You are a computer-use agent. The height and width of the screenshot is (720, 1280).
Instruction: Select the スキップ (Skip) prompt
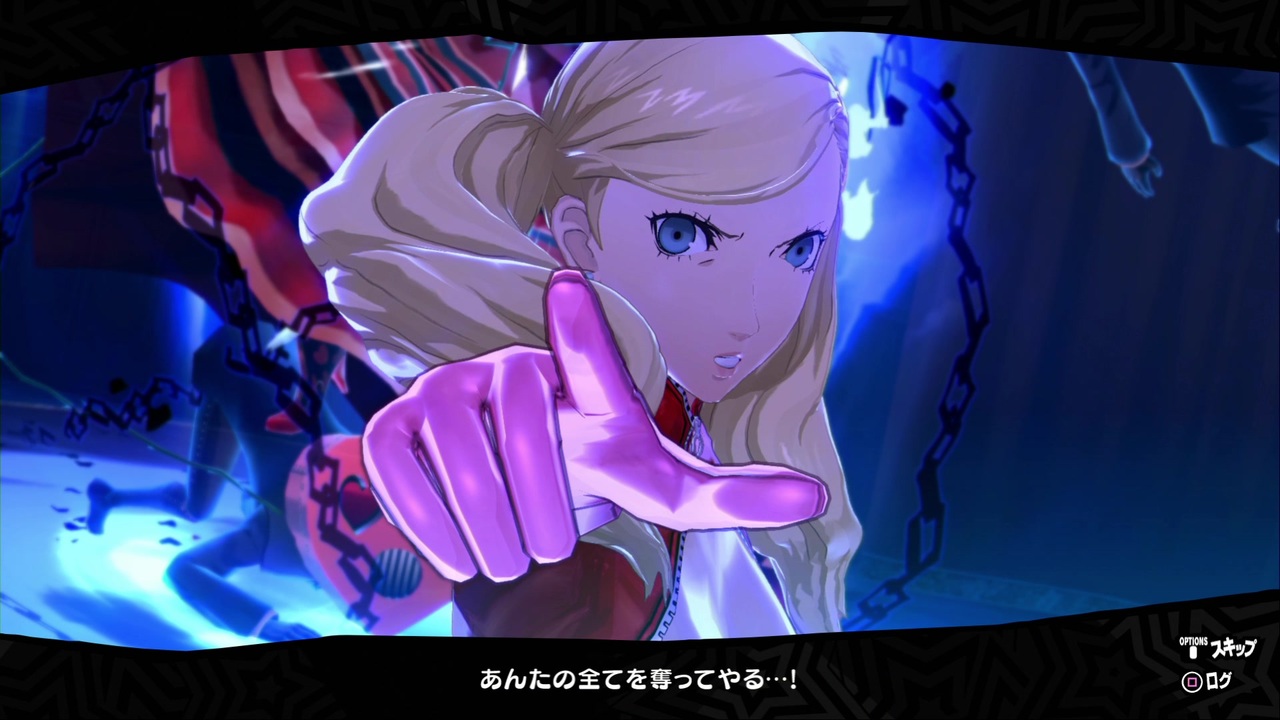pyautogui.click(x=1232, y=648)
